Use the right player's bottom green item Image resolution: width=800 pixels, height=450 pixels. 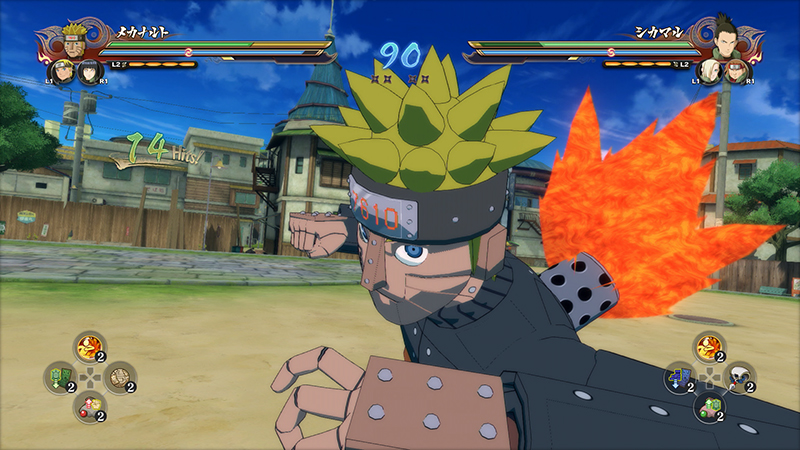(708, 406)
